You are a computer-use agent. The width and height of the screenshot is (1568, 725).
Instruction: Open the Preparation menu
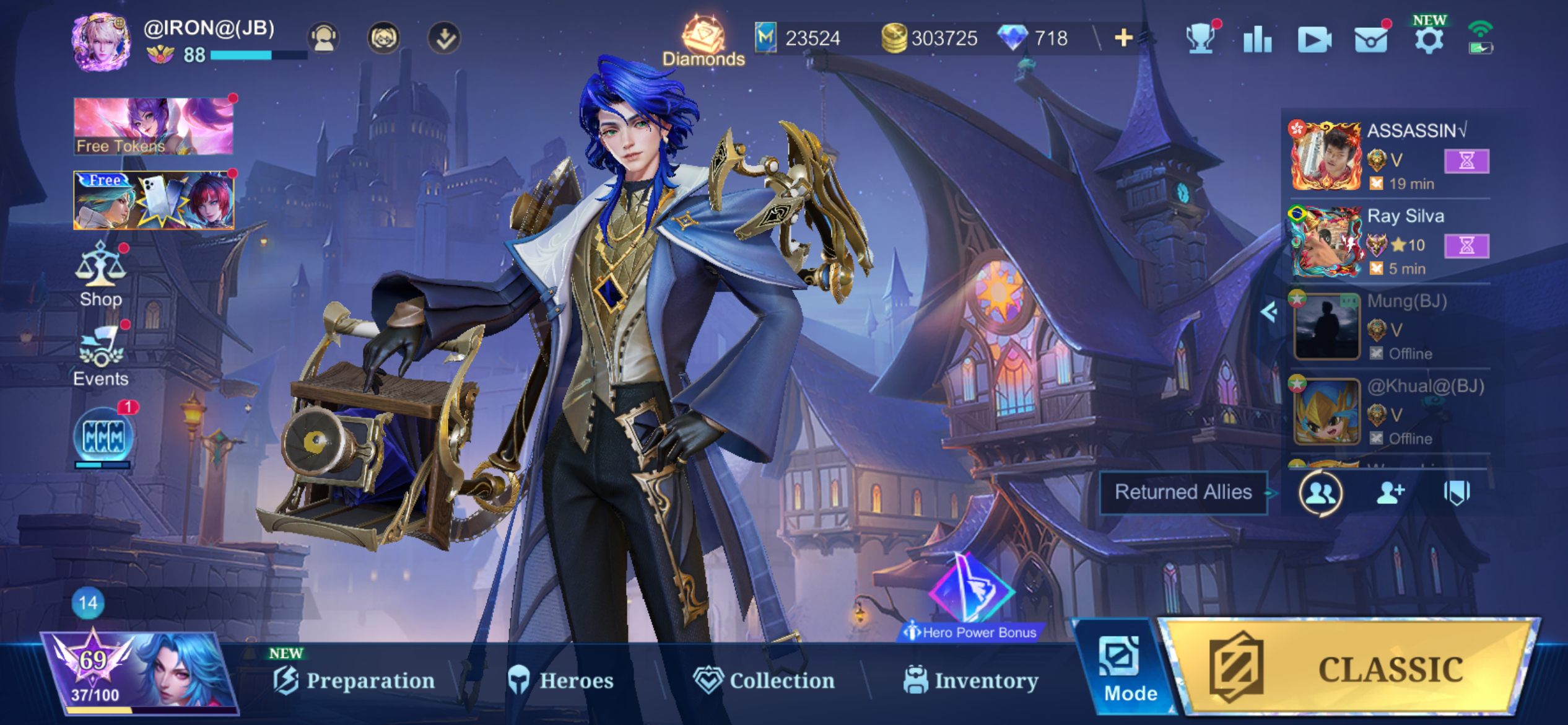(x=354, y=680)
